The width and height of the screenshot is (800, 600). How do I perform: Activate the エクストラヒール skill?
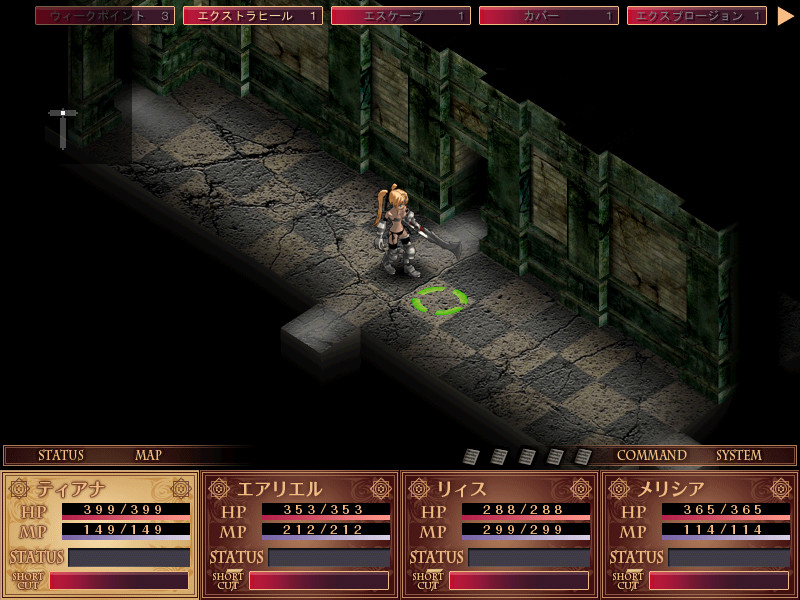coord(253,16)
